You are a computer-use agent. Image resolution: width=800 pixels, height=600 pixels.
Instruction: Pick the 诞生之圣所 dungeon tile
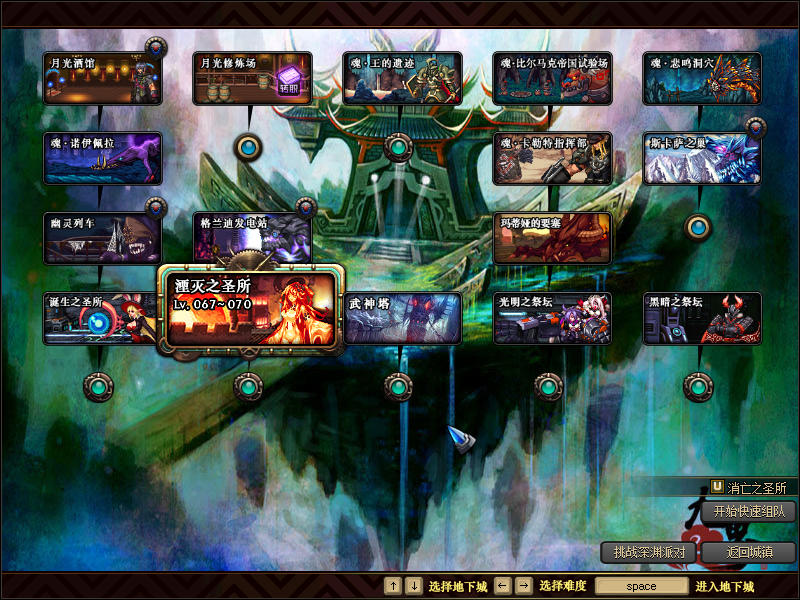click(100, 318)
